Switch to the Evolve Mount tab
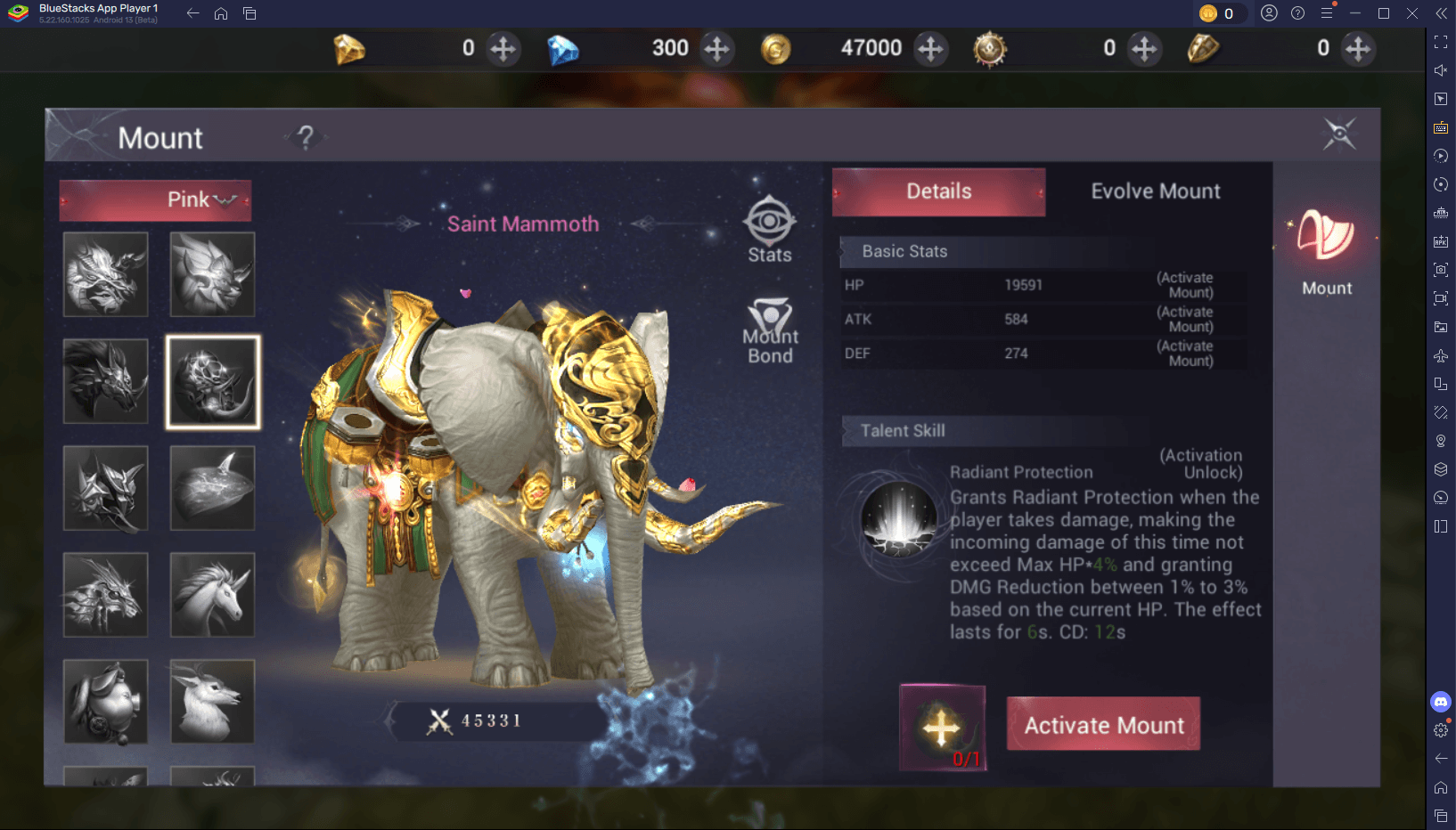The height and width of the screenshot is (830, 1456). point(1155,191)
